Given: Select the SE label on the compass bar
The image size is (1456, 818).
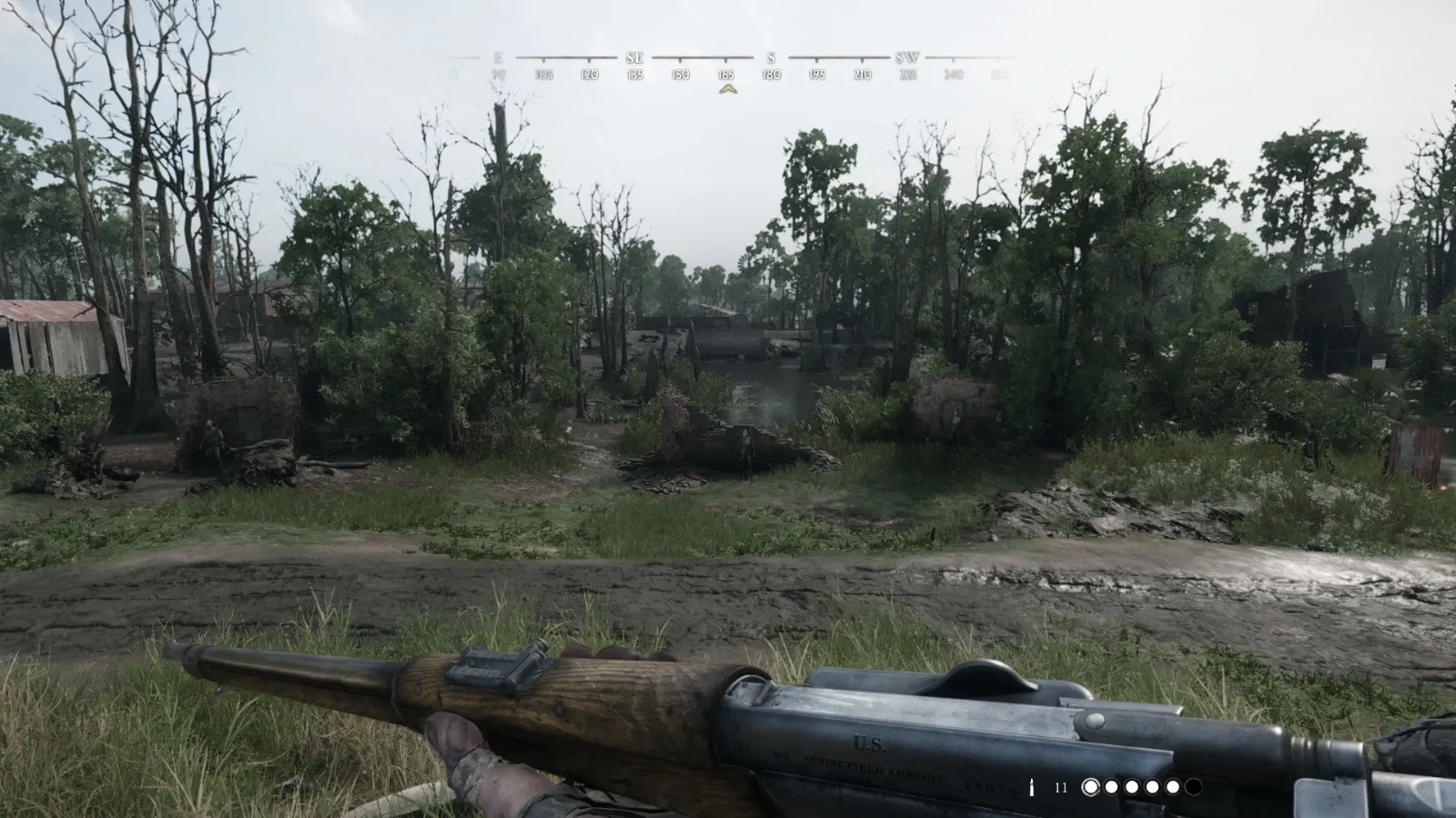Looking at the screenshot, I should point(634,58).
